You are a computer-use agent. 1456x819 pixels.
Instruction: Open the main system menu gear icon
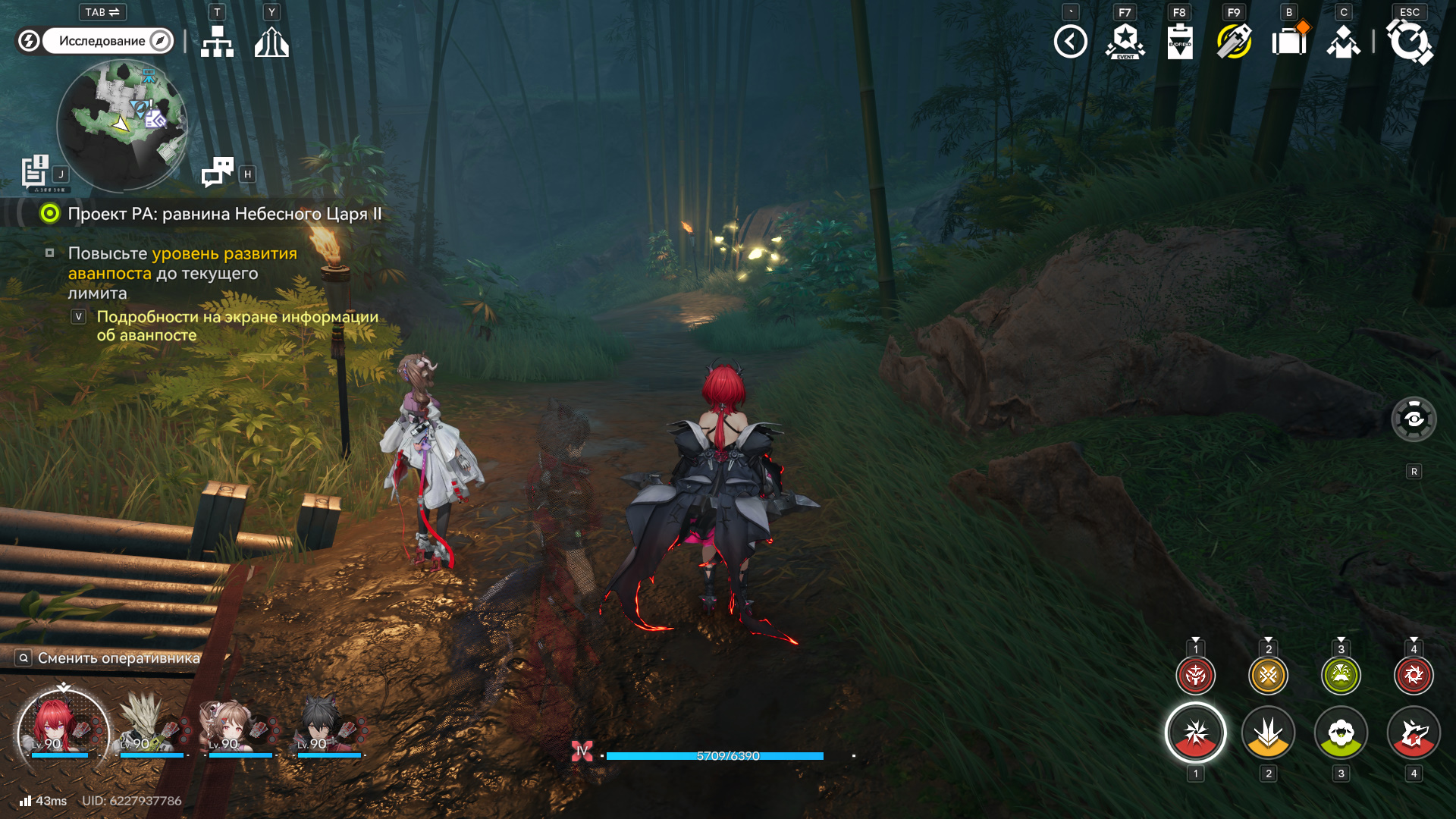1409,42
